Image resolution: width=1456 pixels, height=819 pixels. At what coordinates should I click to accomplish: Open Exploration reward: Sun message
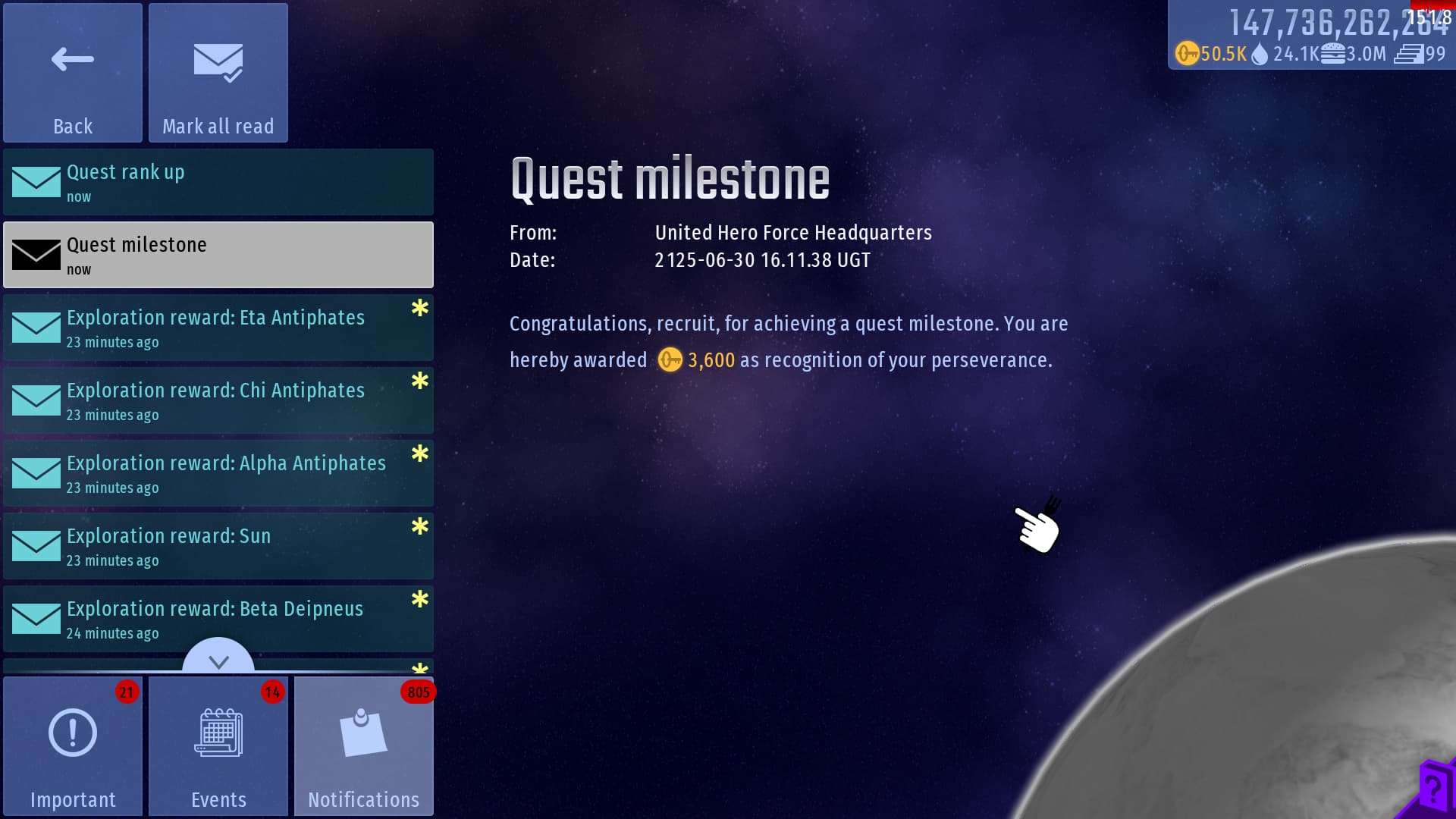[x=218, y=546]
